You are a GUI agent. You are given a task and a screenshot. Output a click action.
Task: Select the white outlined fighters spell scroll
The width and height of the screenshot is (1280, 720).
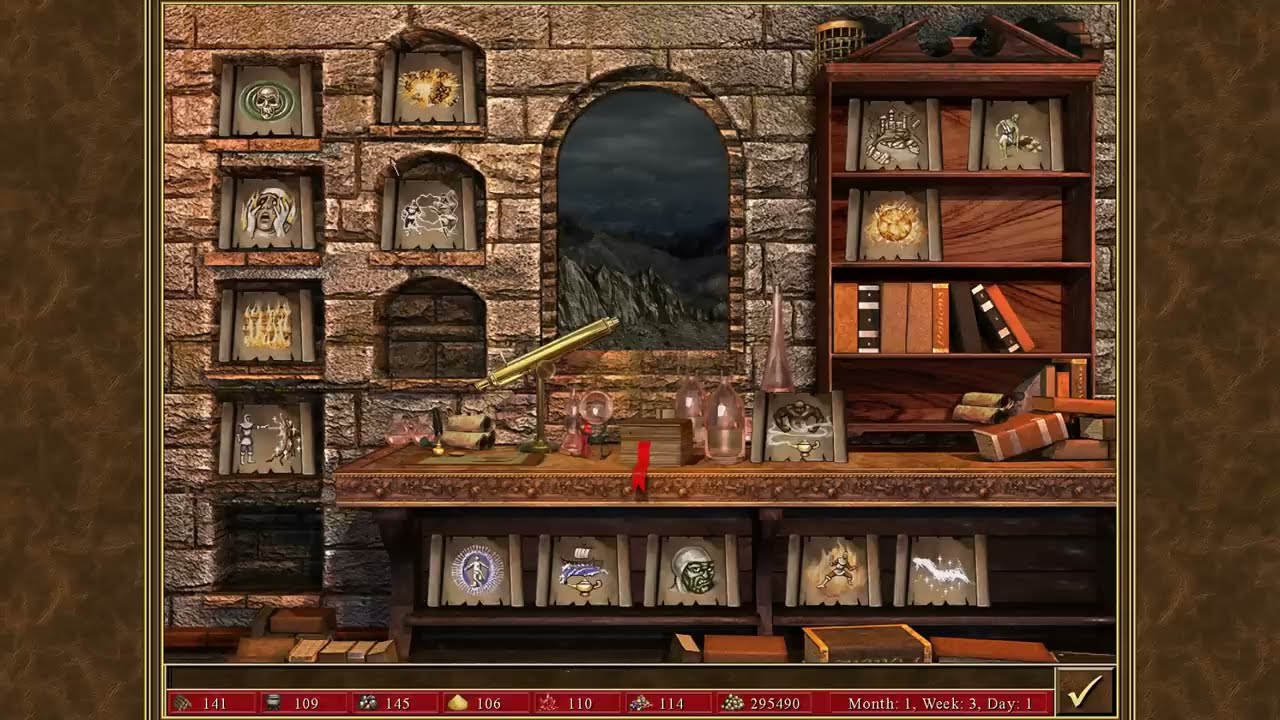(x=429, y=212)
